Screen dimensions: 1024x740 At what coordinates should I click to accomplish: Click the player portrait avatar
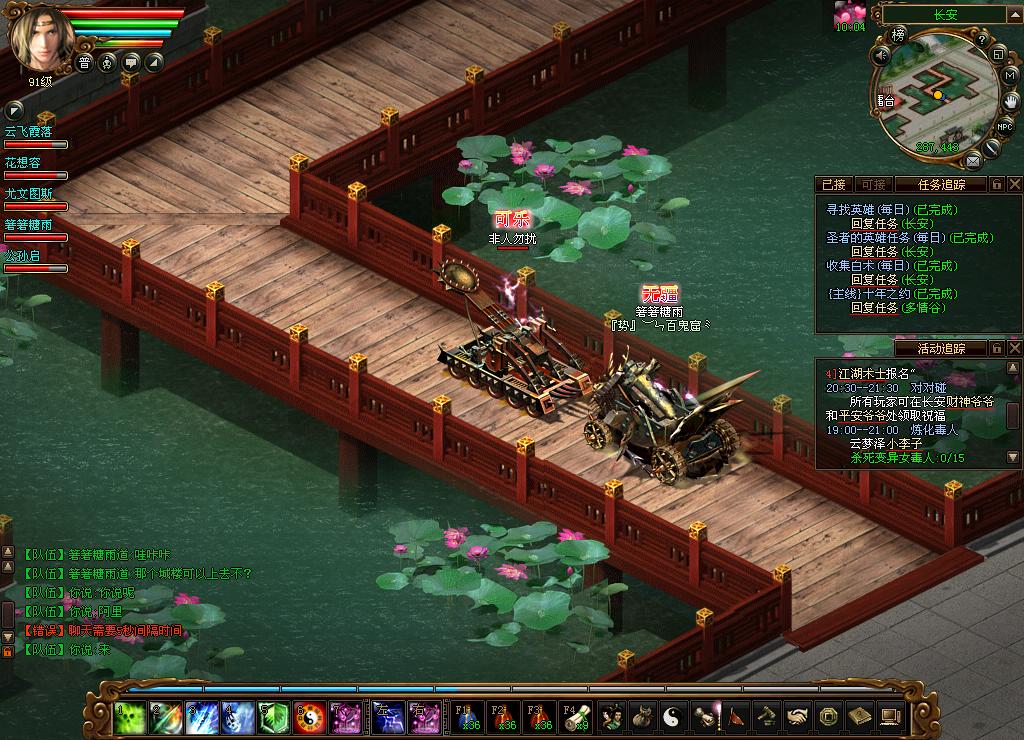click(40, 38)
